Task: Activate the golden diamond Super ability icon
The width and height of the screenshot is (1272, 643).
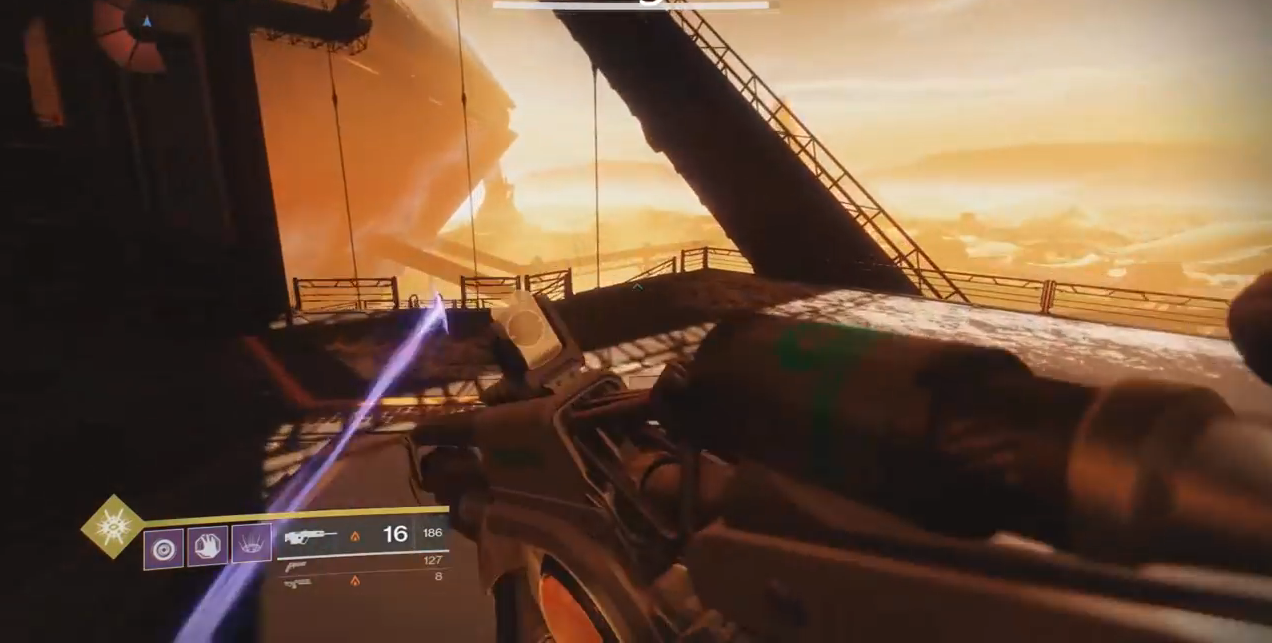Action: tap(112, 526)
